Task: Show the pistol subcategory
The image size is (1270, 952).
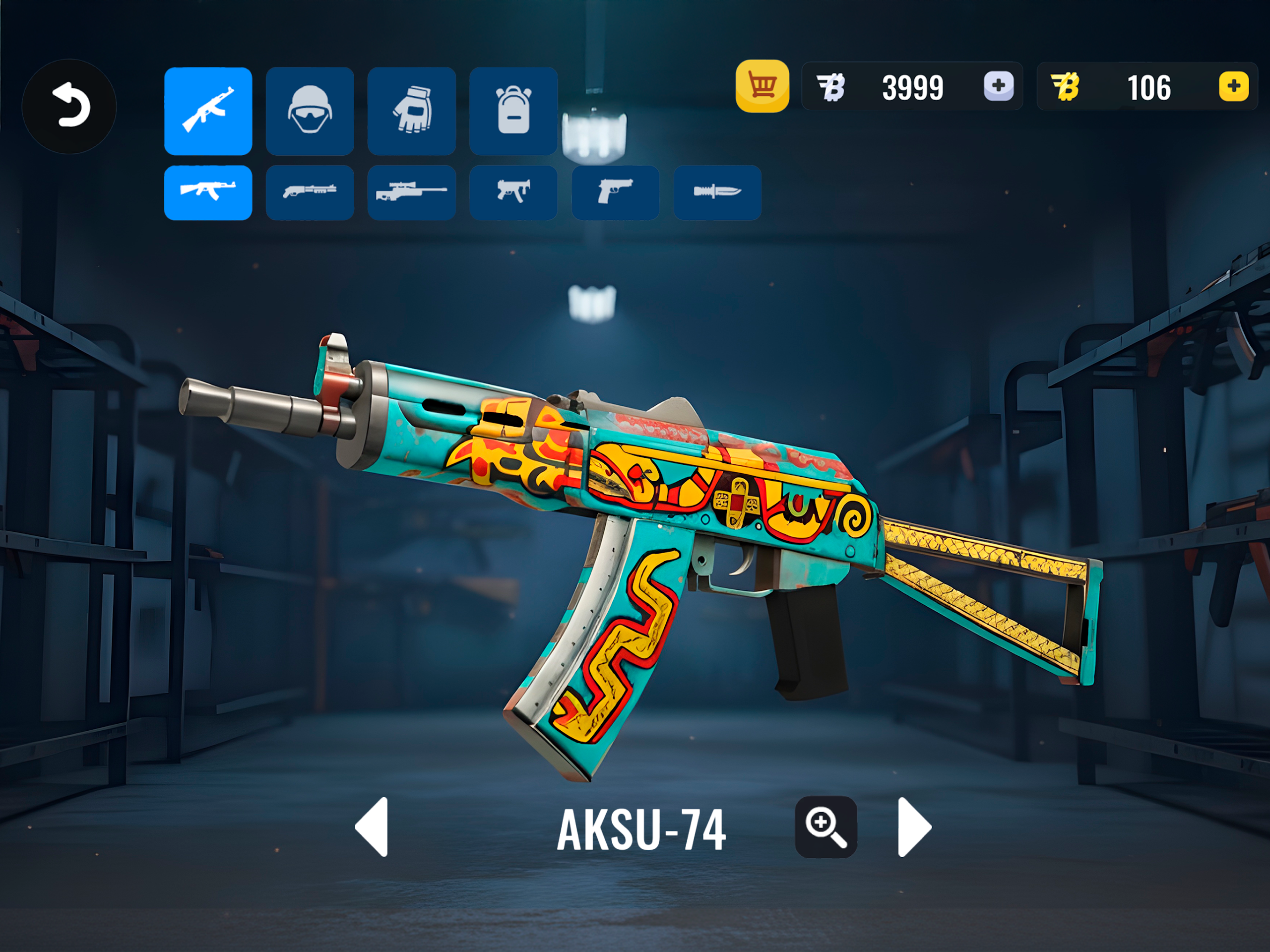Action: coord(615,192)
